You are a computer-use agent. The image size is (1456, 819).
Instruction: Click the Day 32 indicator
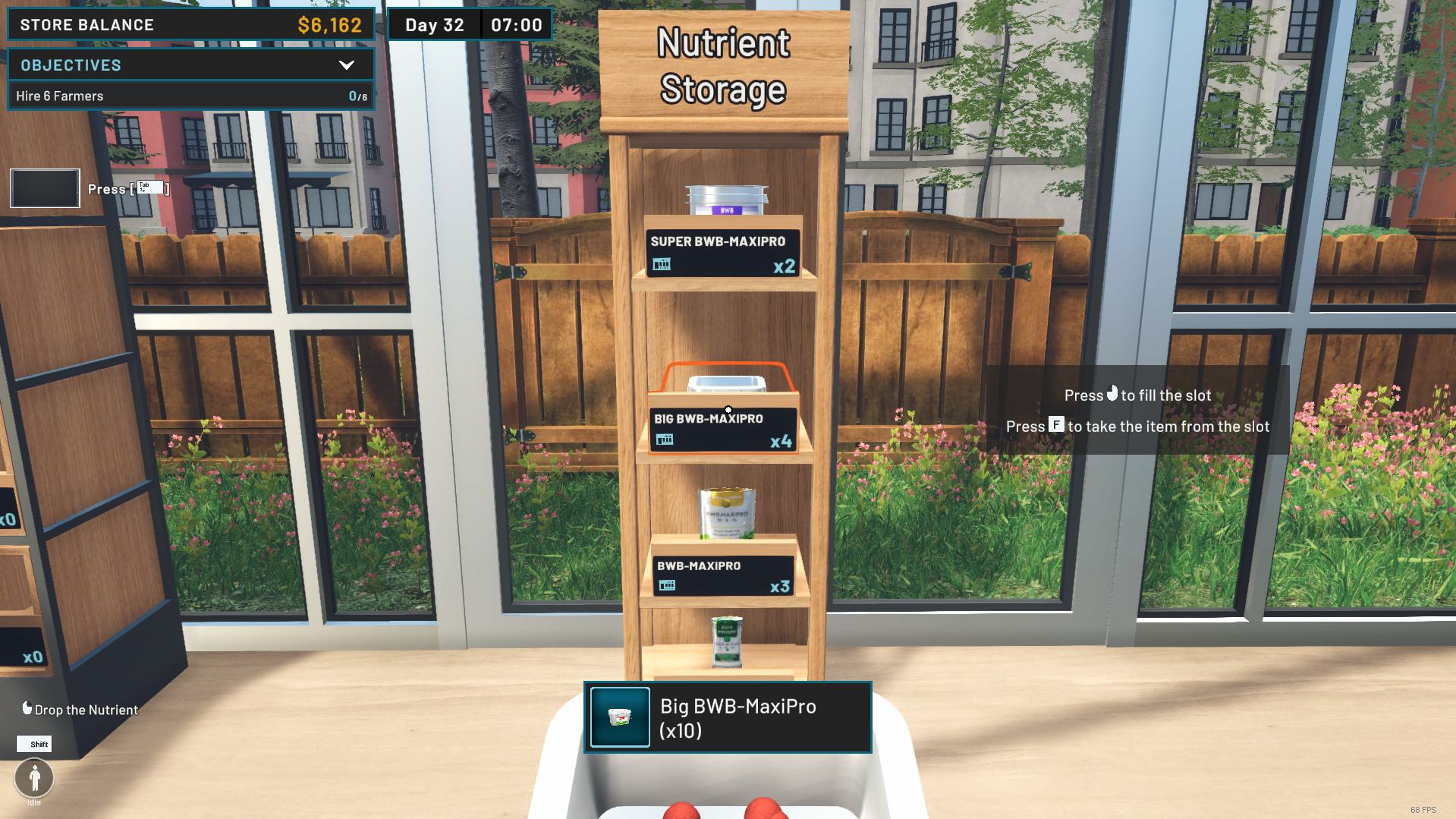click(x=434, y=24)
